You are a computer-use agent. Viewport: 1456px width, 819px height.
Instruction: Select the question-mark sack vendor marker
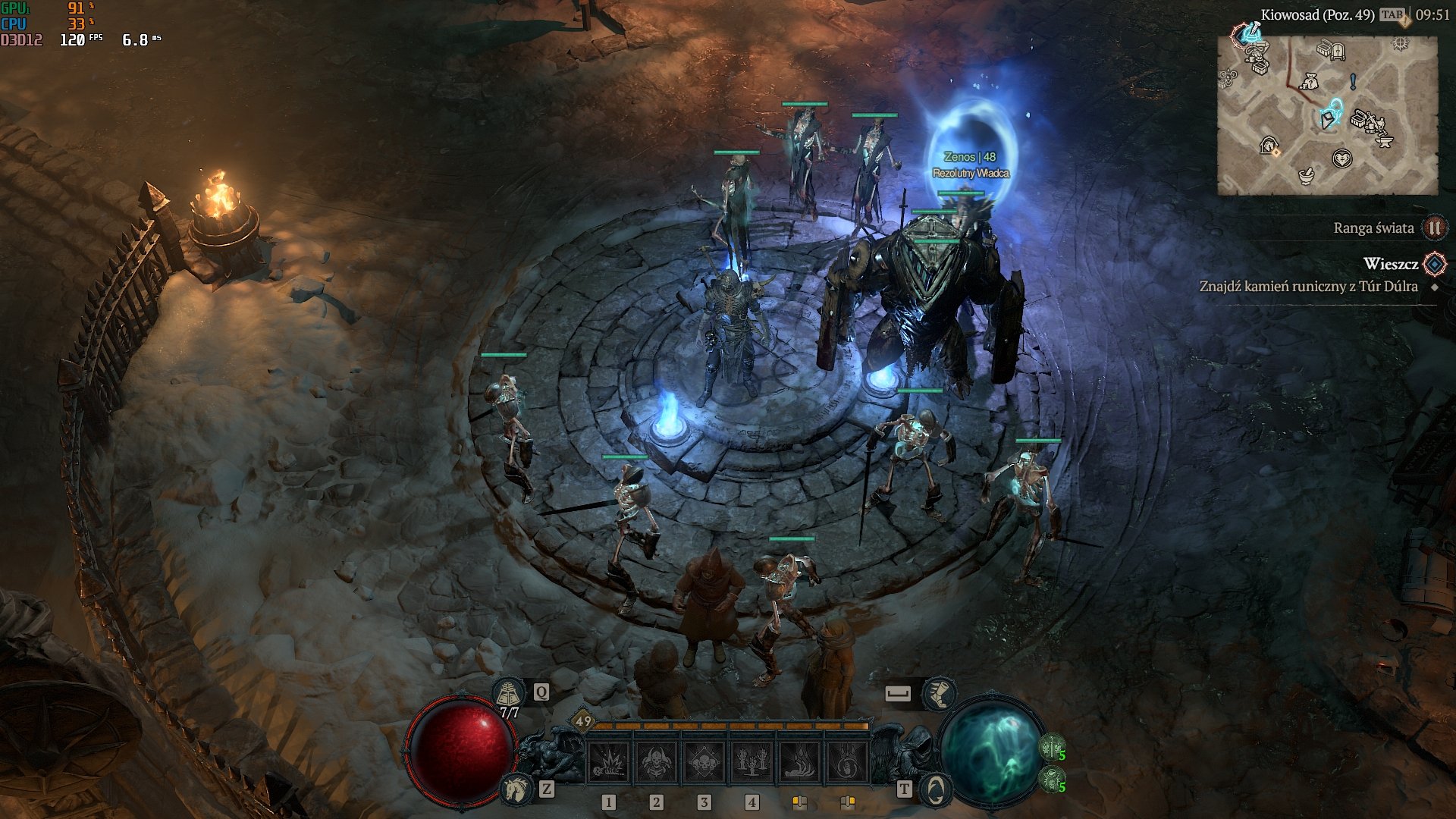coord(1310,81)
